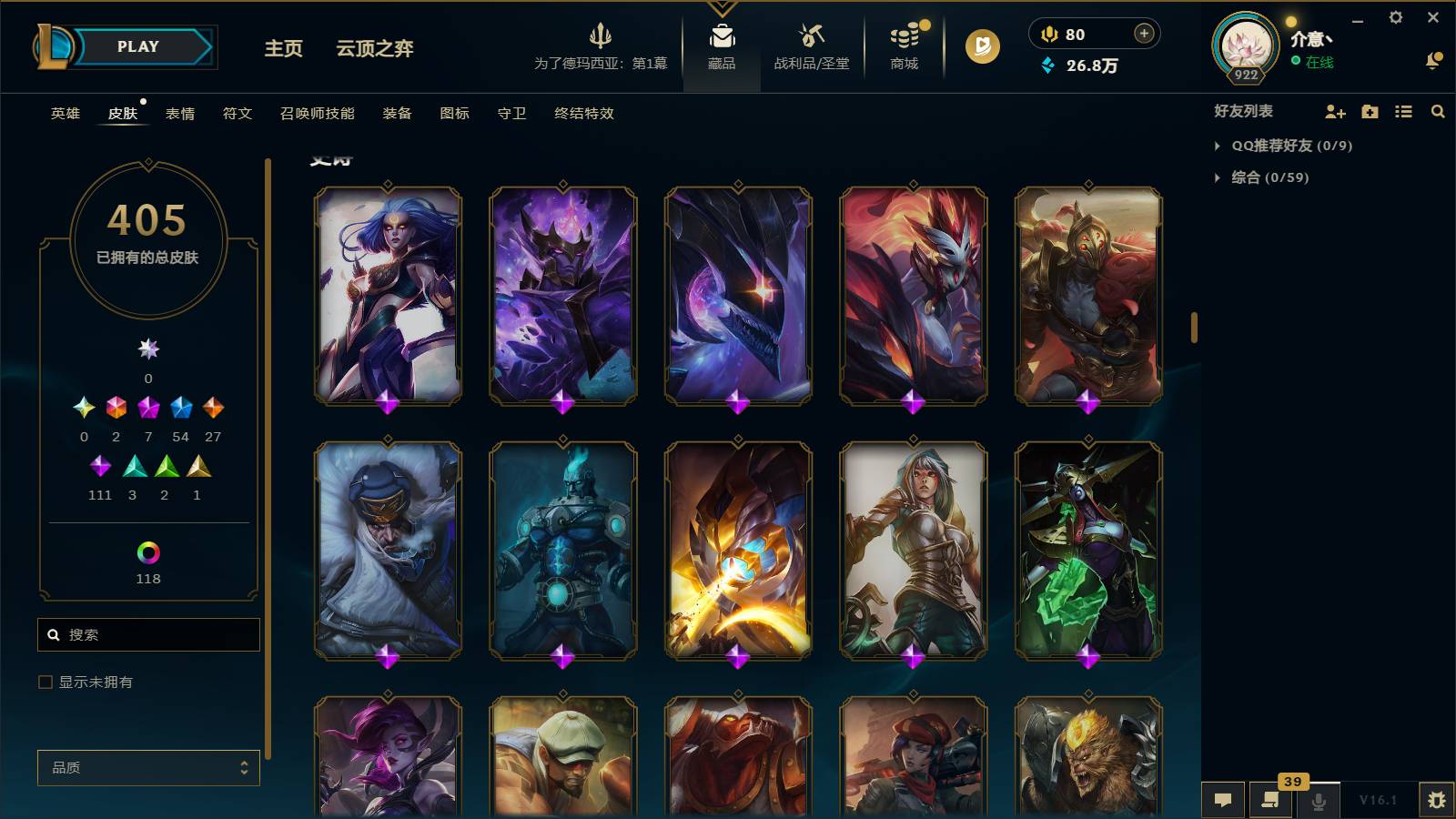This screenshot has height=819, width=1456.
Task: Click the friend search magnifier icon
Action: pos(1438,112)
